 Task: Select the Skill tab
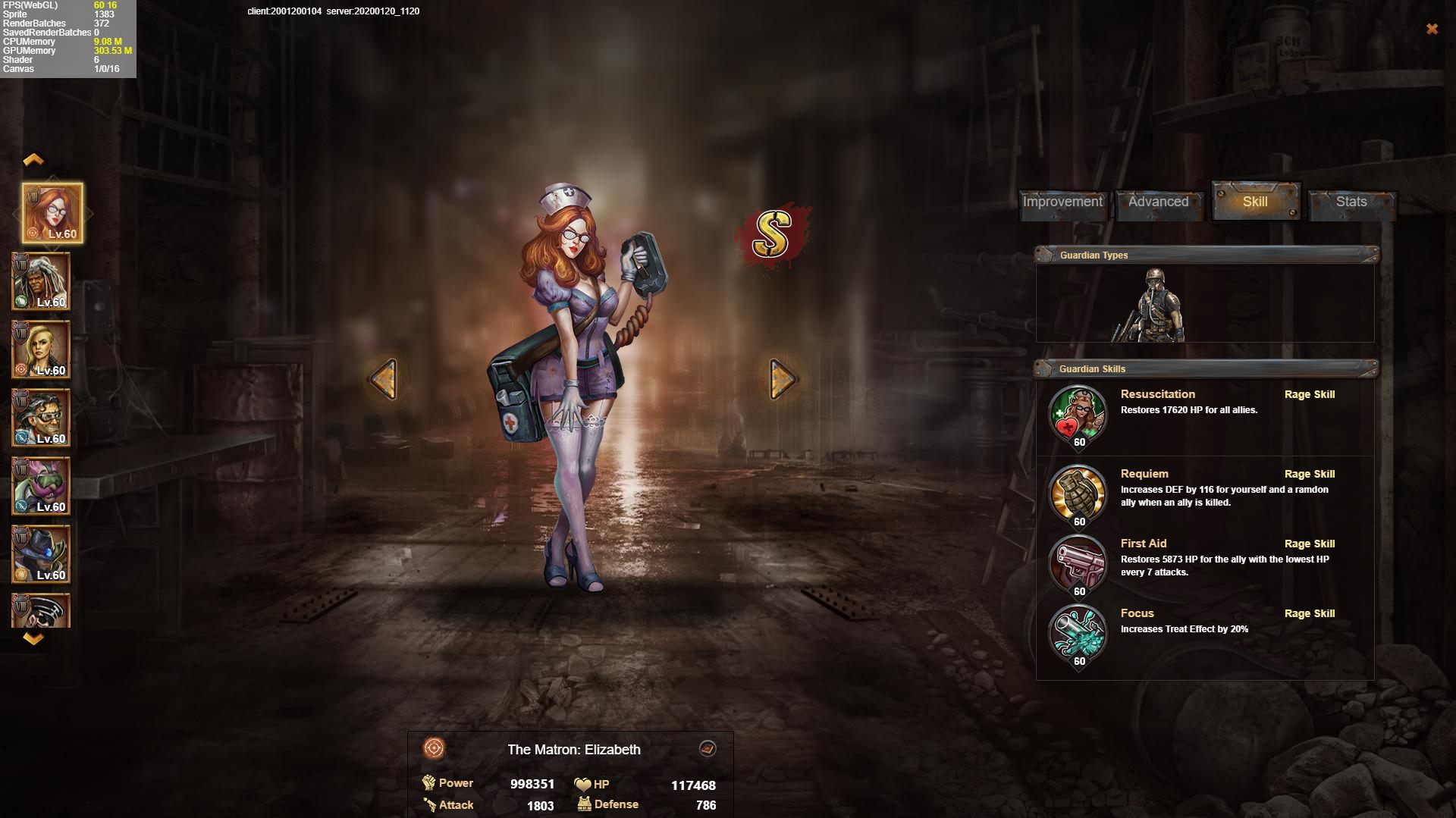[1255, 202]
